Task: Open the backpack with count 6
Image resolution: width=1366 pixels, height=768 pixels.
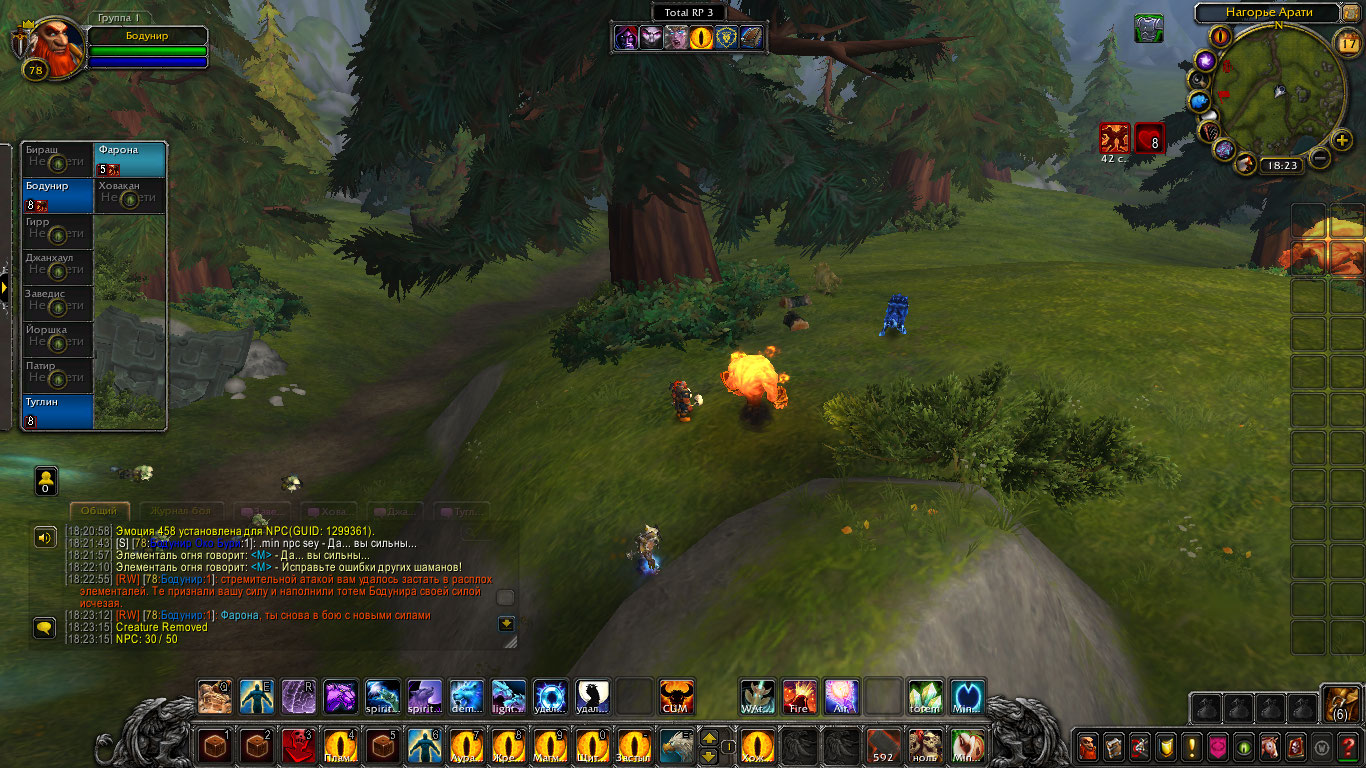Action: click(1340, 704)
